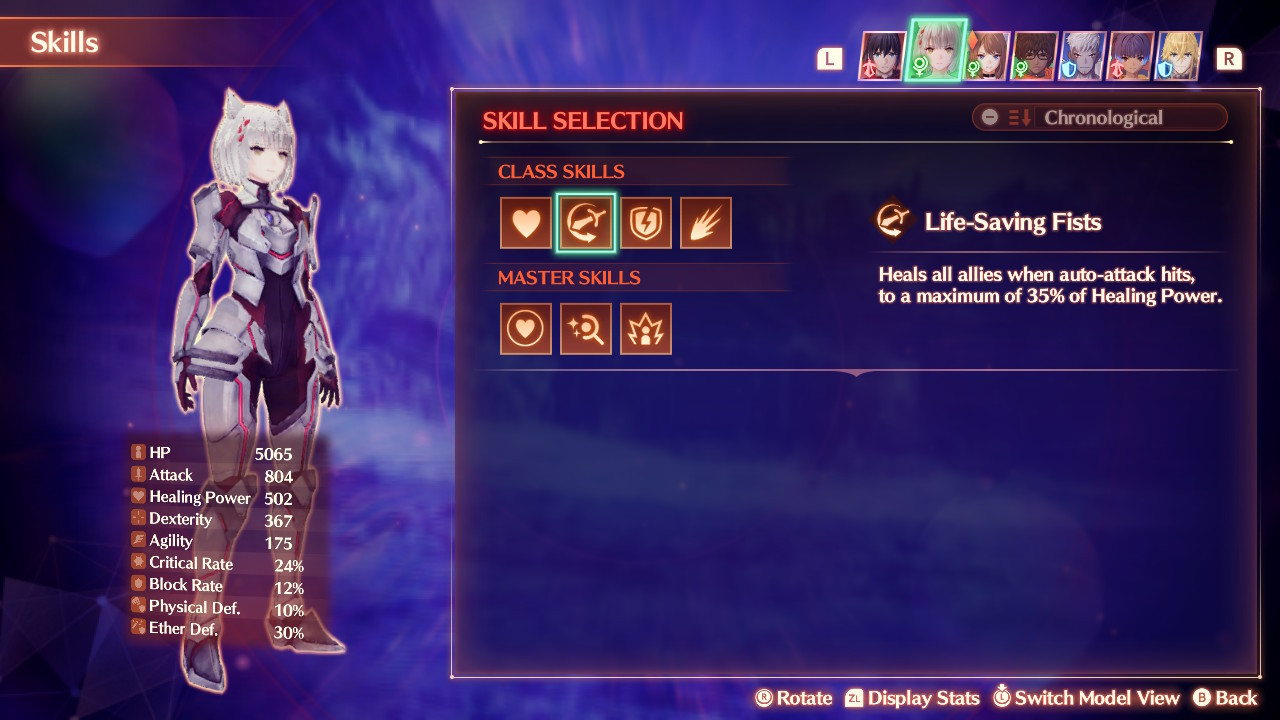This screenshot has height=720, width=1280.
Task: Select the claw-slash class skill icon
Action: pos(706,222)
